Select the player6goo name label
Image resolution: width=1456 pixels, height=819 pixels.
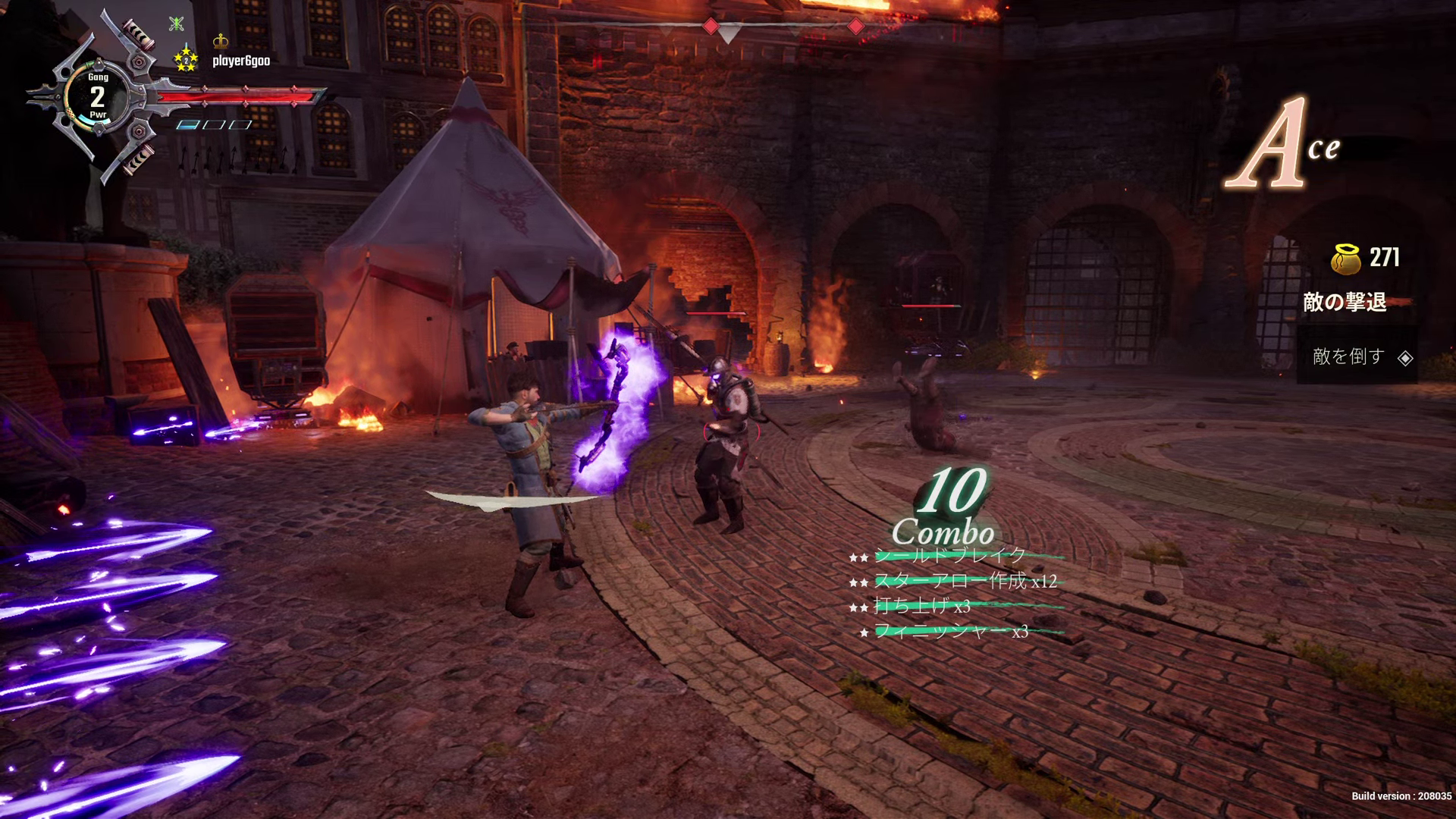241,61
